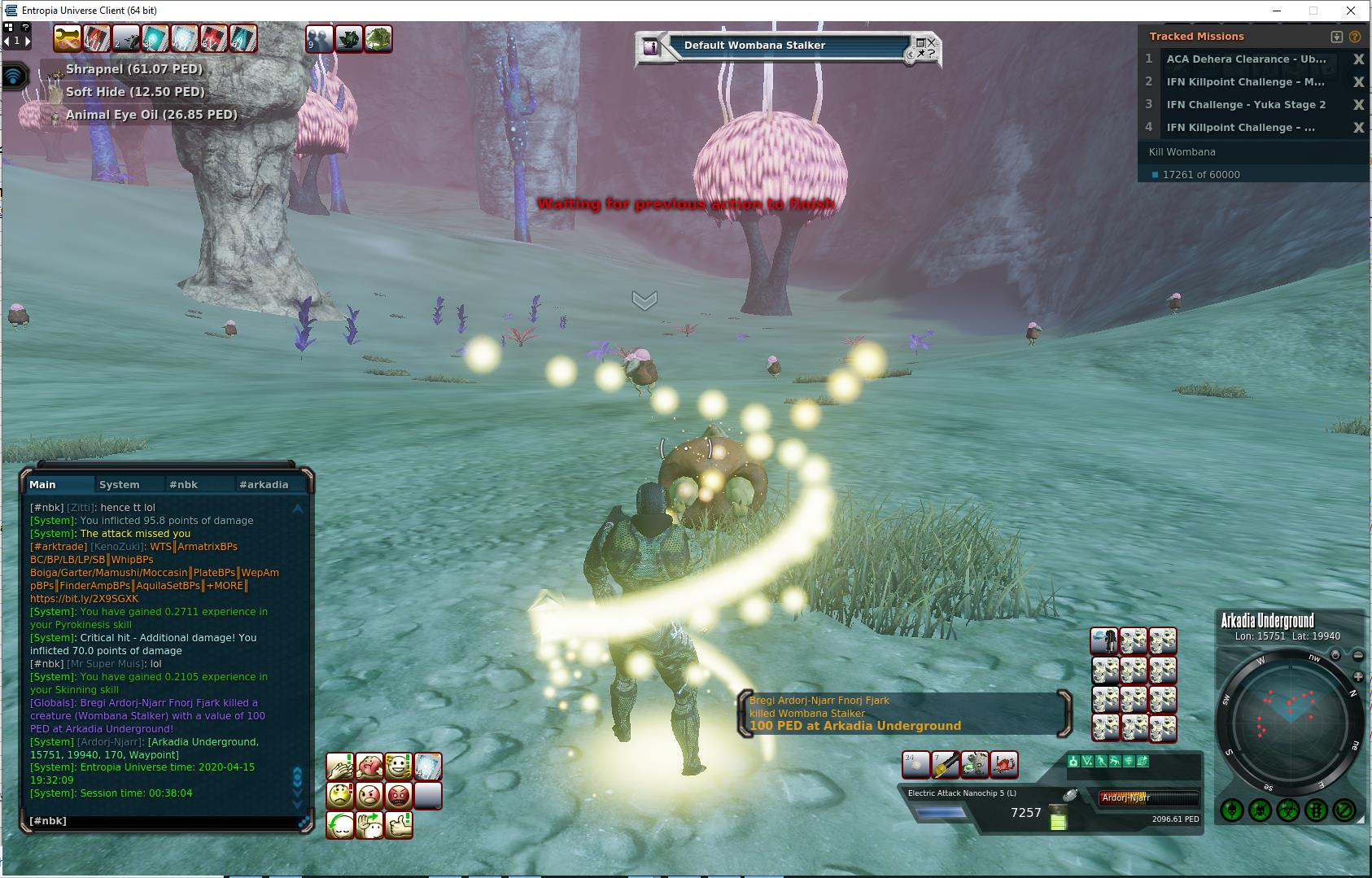Remove the ACA Dehera Clearance tracked mission
Screen dimensions: 1372x878
1357,59
